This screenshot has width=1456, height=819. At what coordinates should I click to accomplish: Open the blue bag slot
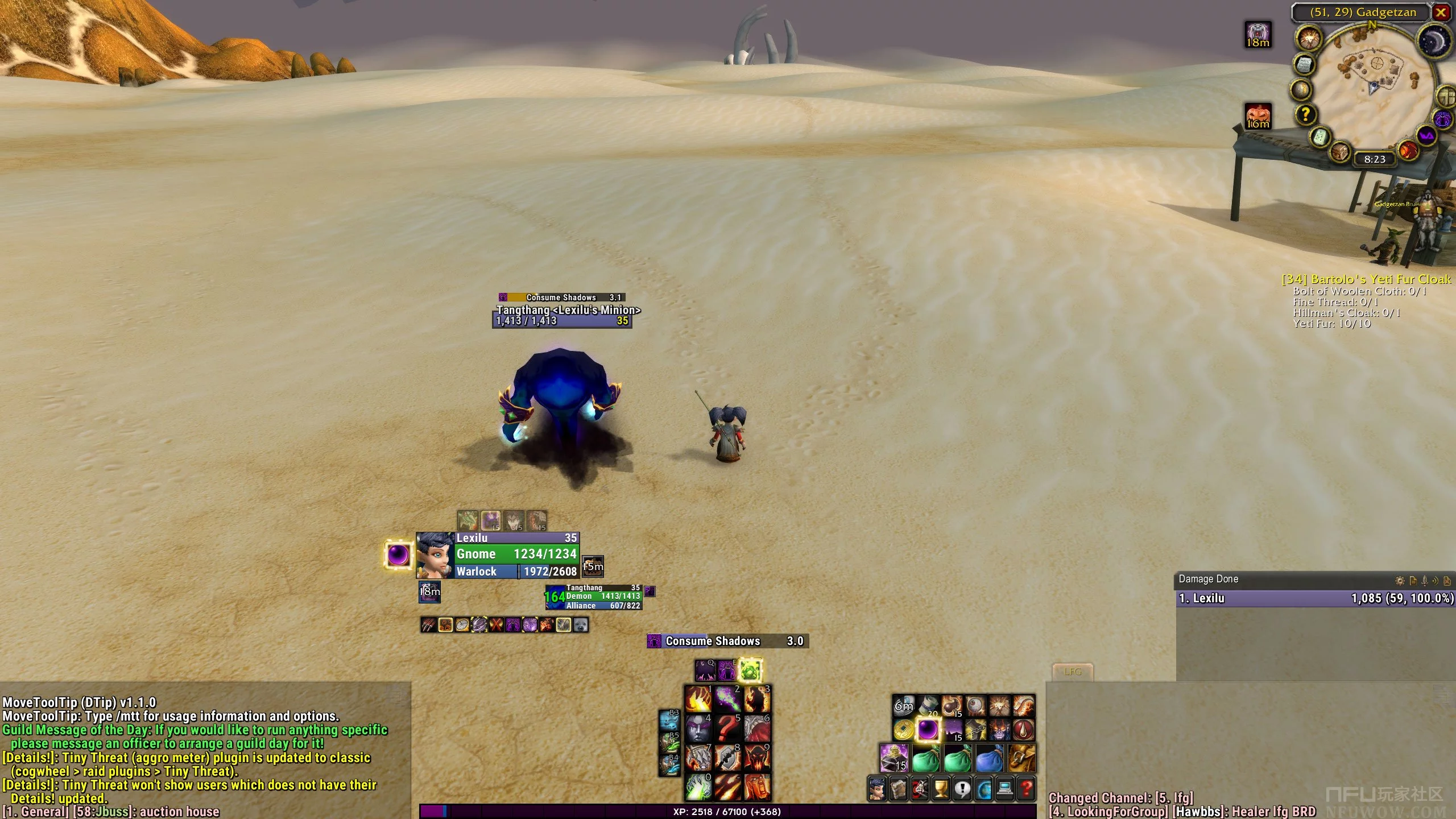pyautogui.click(x=989, y=758)
